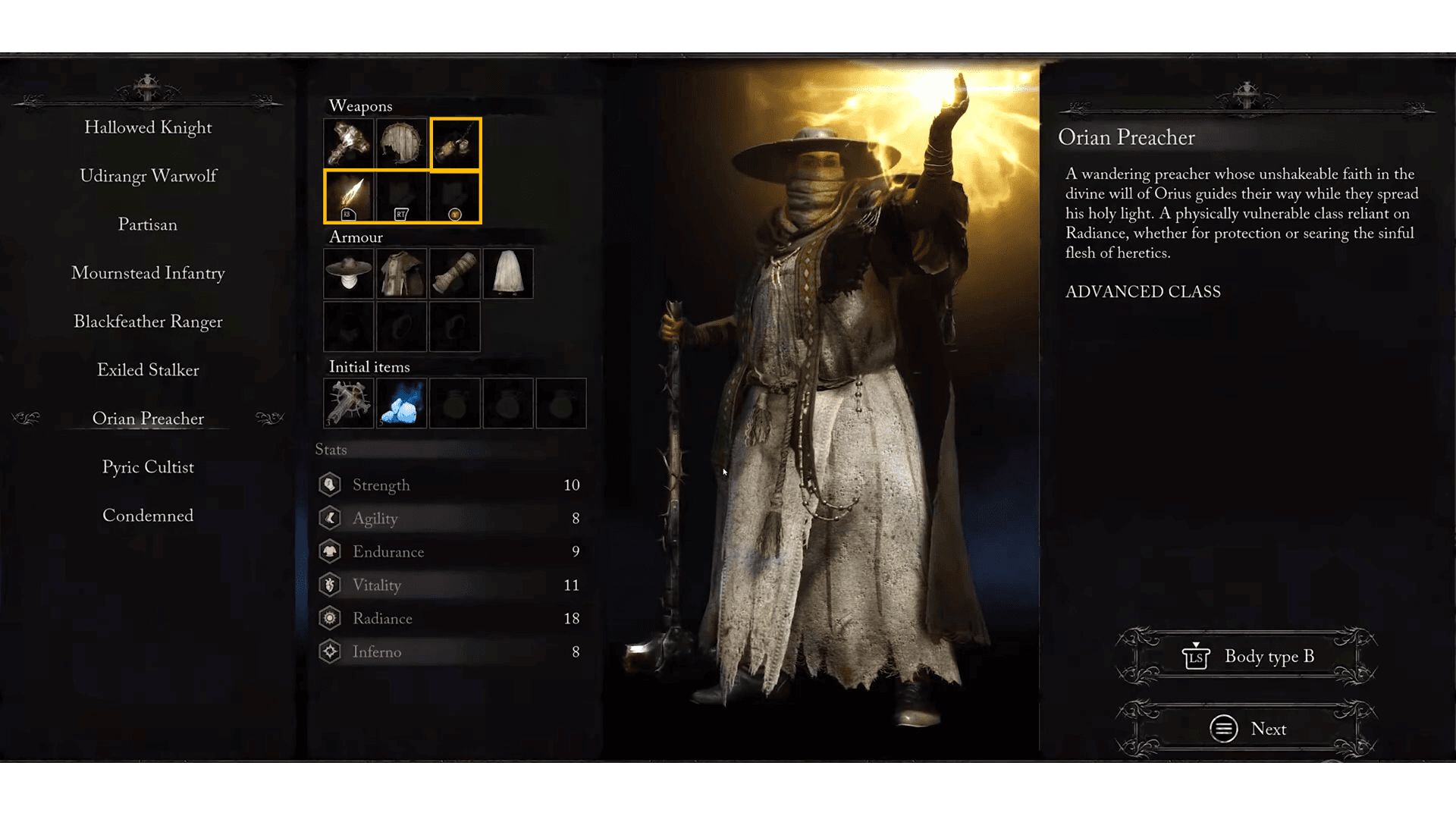Click the Orian Preacher class entry
This screenshot has height=819, width=1456.
pyautogui.click(x=148, y=419)
